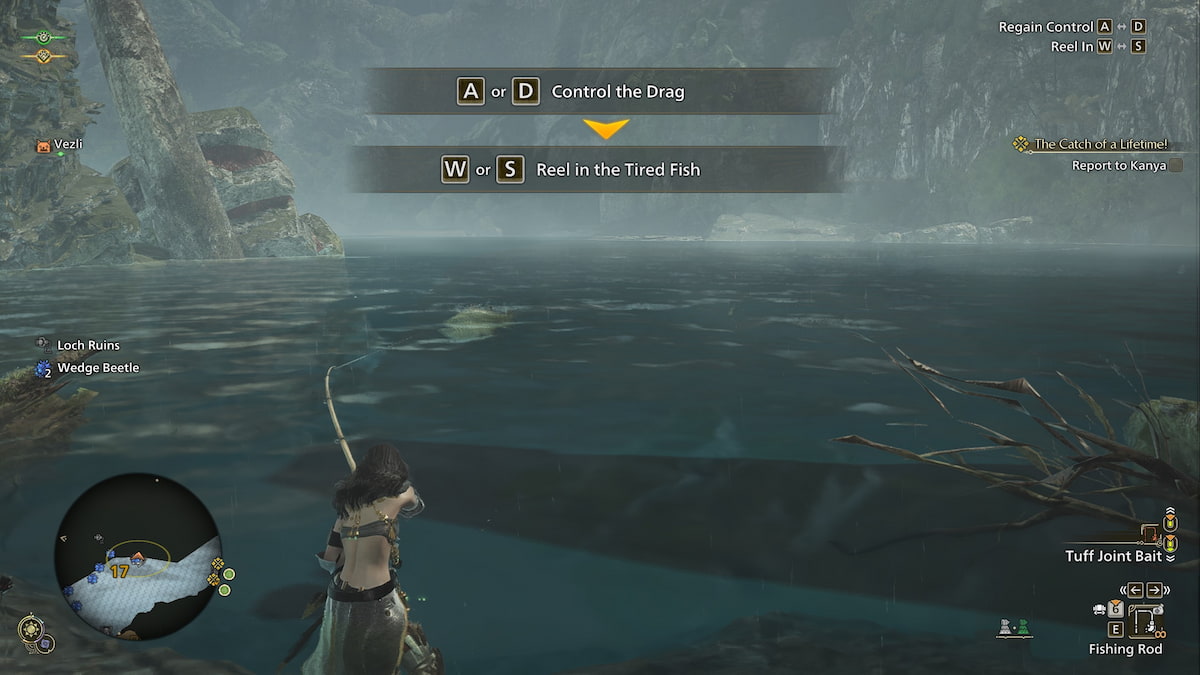Viewport: 1200px width, 675px height.
Task: Tick the Report to Kanya objective box
Action: 1175,166
